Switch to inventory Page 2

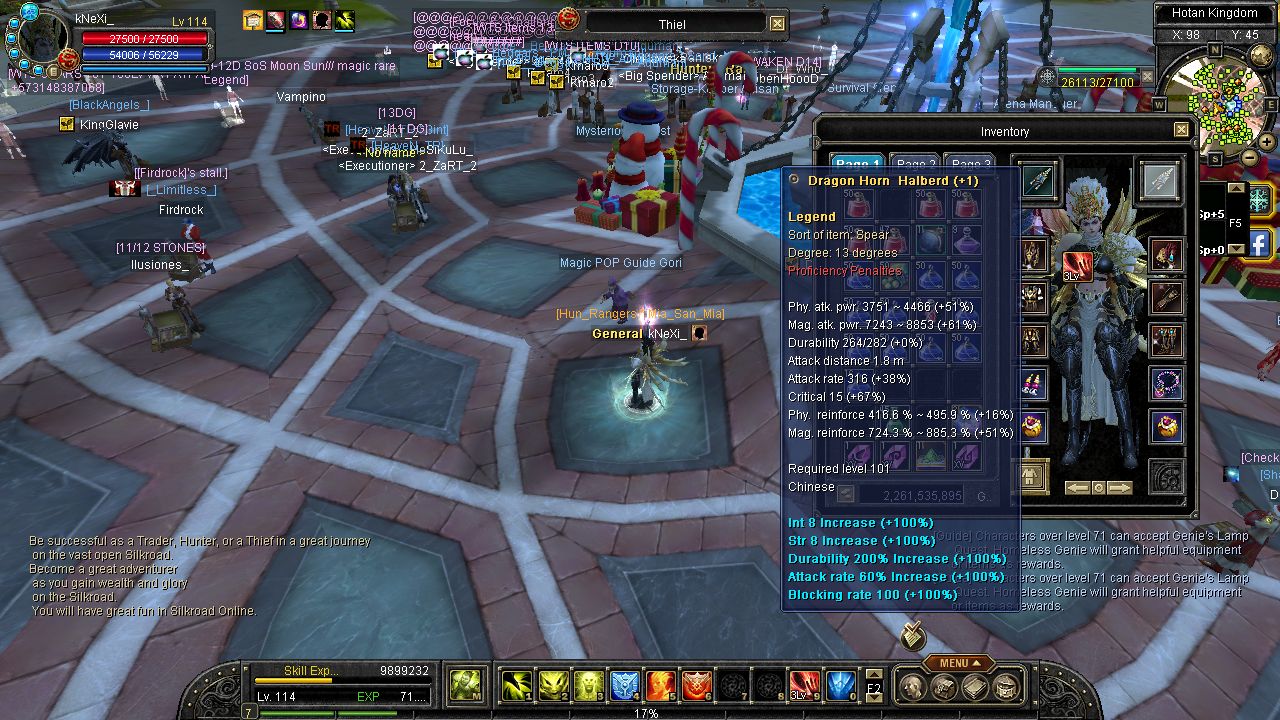click(916, 165)
